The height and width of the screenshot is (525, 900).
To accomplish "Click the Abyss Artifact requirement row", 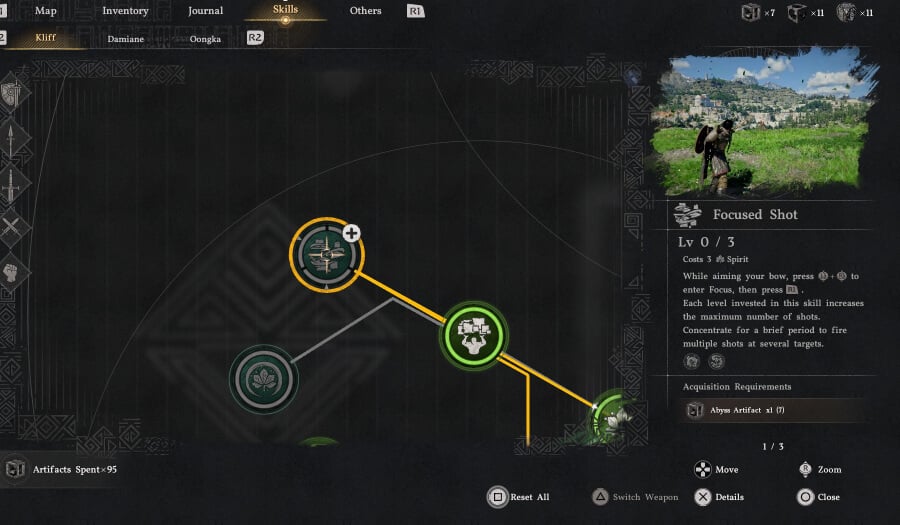I will (760, 410).
